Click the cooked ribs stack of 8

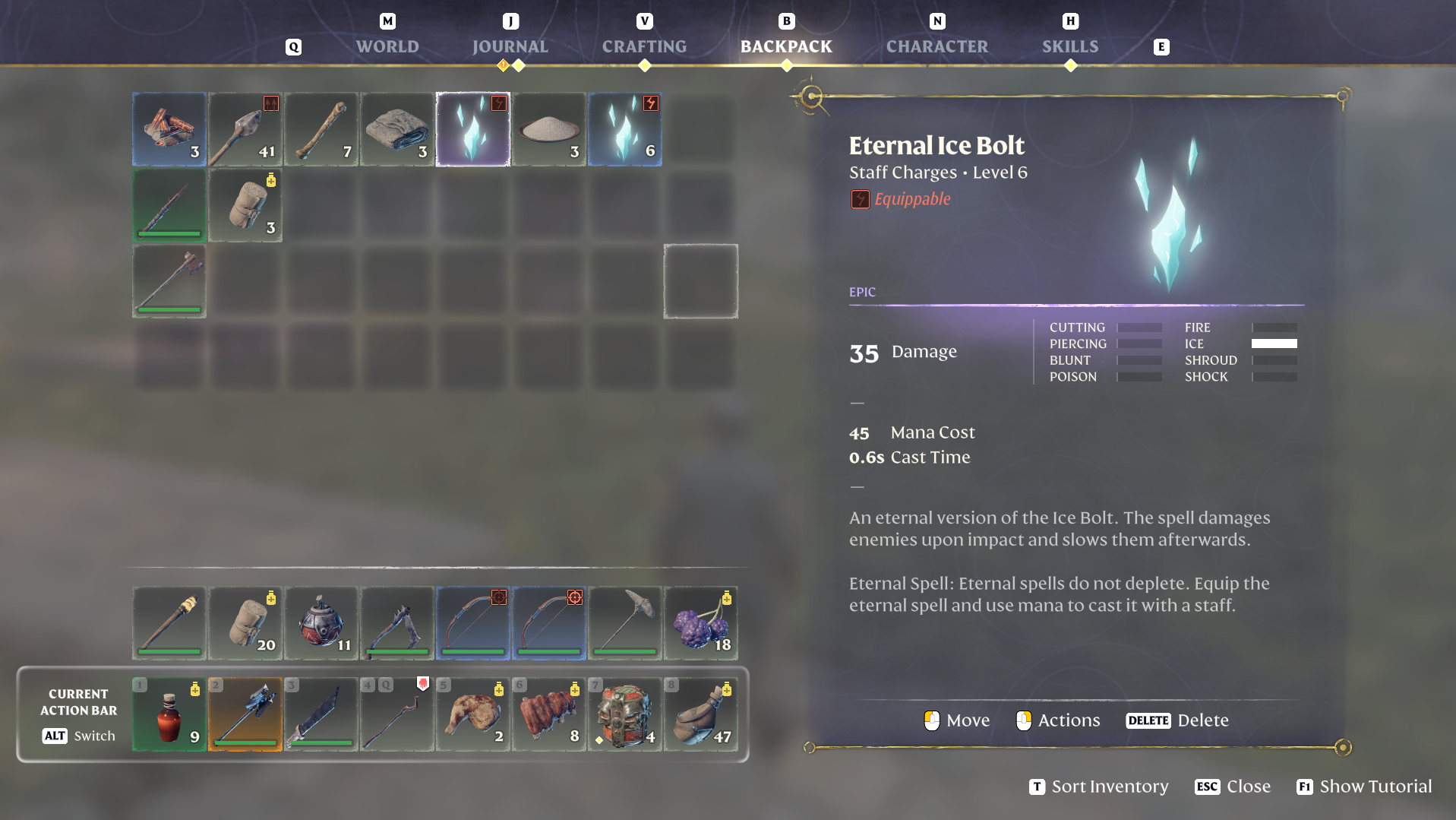(x=548, y=714)
